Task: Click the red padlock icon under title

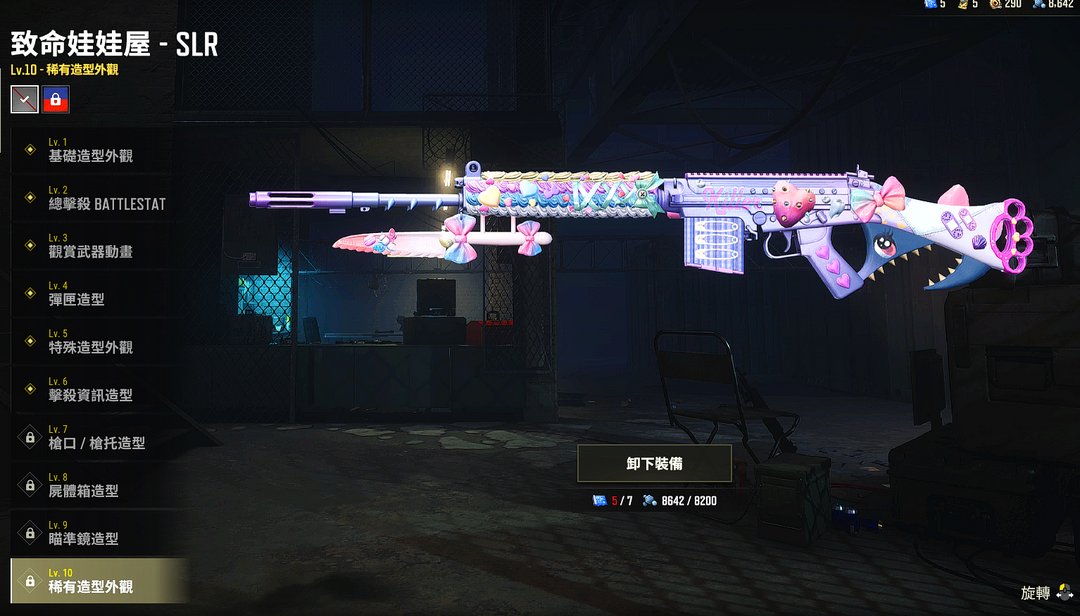Action: point(56,99)
